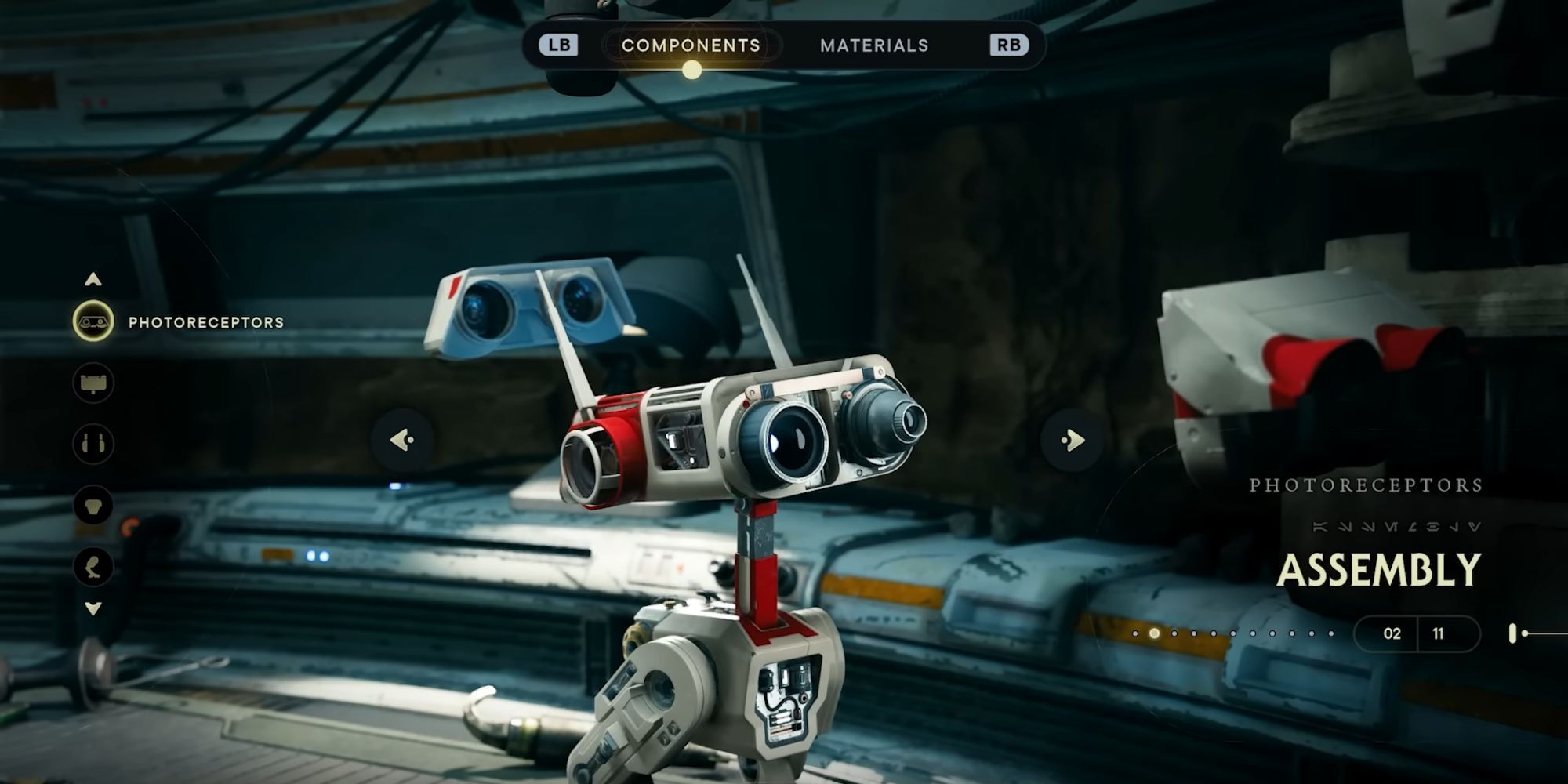Choose the body plating component icon
1568x784 pixels.
tap(92, 504)
